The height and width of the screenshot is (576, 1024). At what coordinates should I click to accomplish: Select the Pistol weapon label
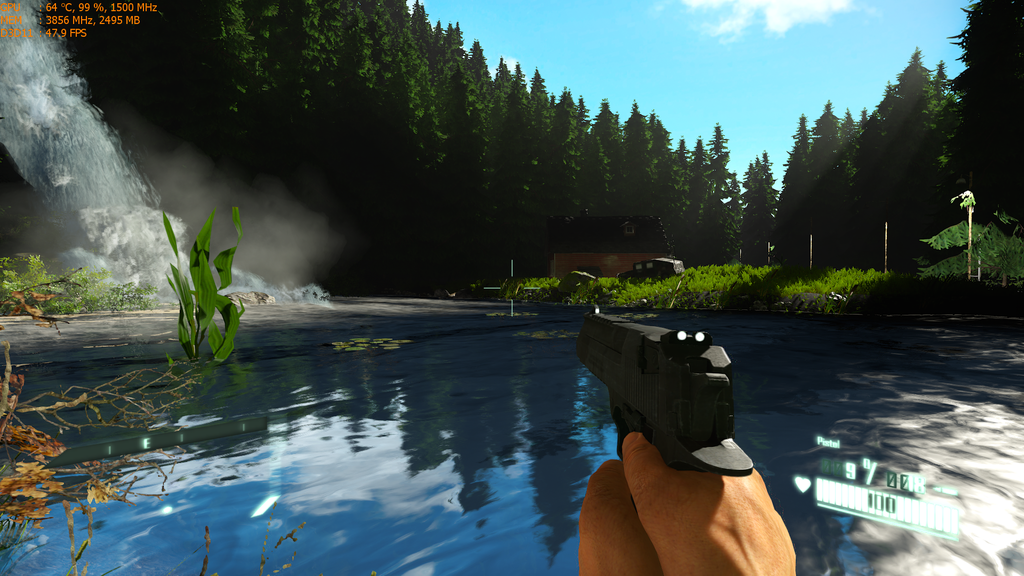click(x=828, y=441)
